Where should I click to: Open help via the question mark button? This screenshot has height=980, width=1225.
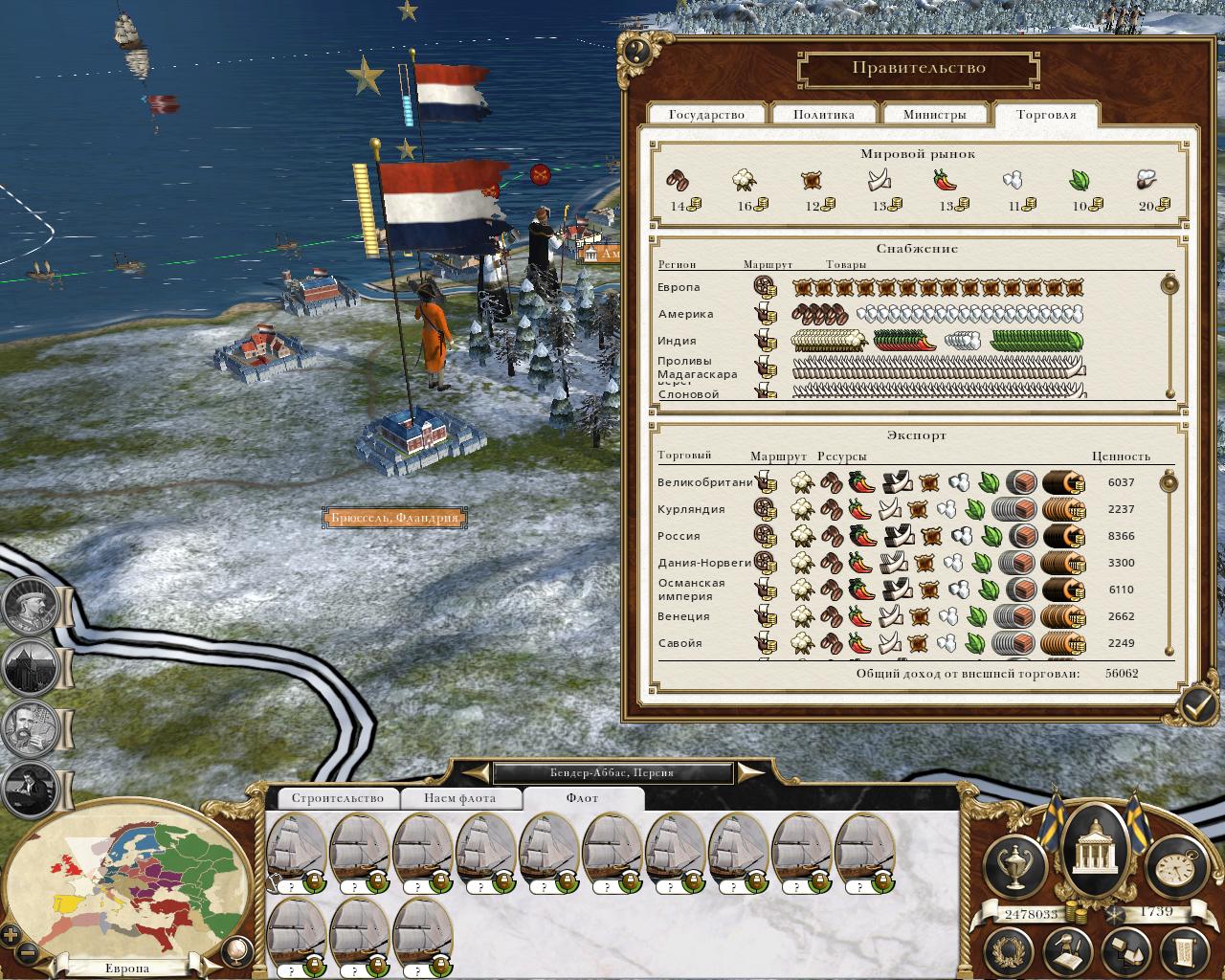pos(637,51)
